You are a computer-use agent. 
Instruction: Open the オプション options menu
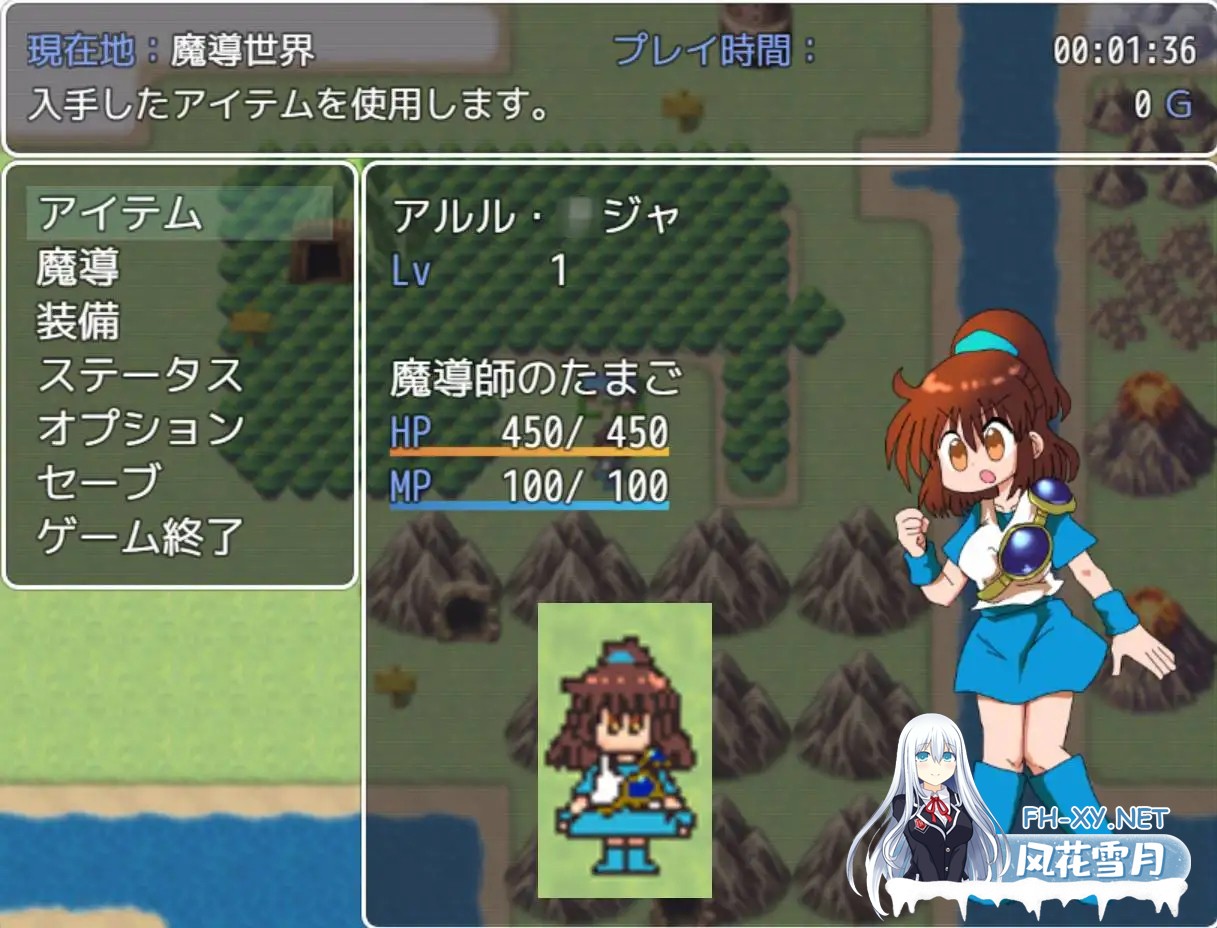[140, 430]
